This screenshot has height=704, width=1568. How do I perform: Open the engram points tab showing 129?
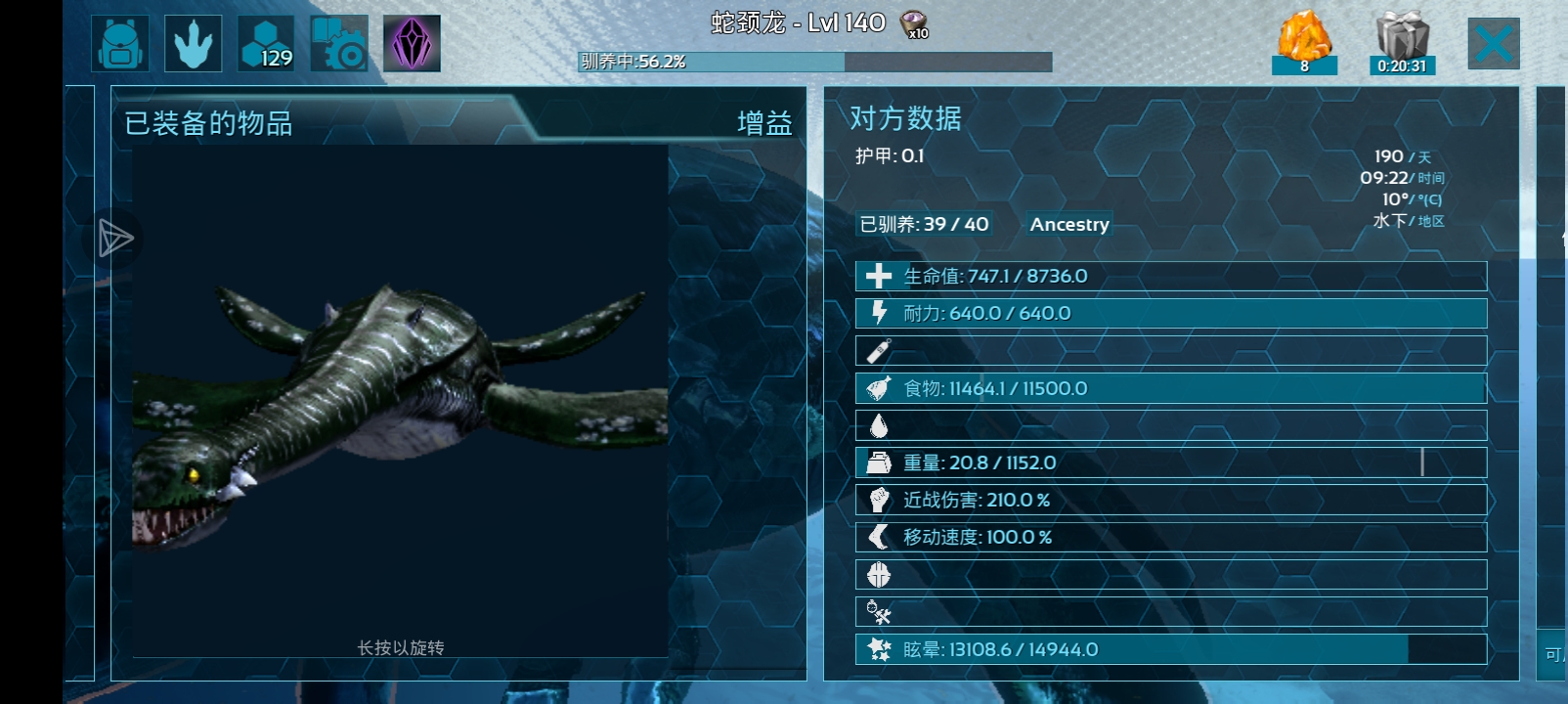coord(266,44)
